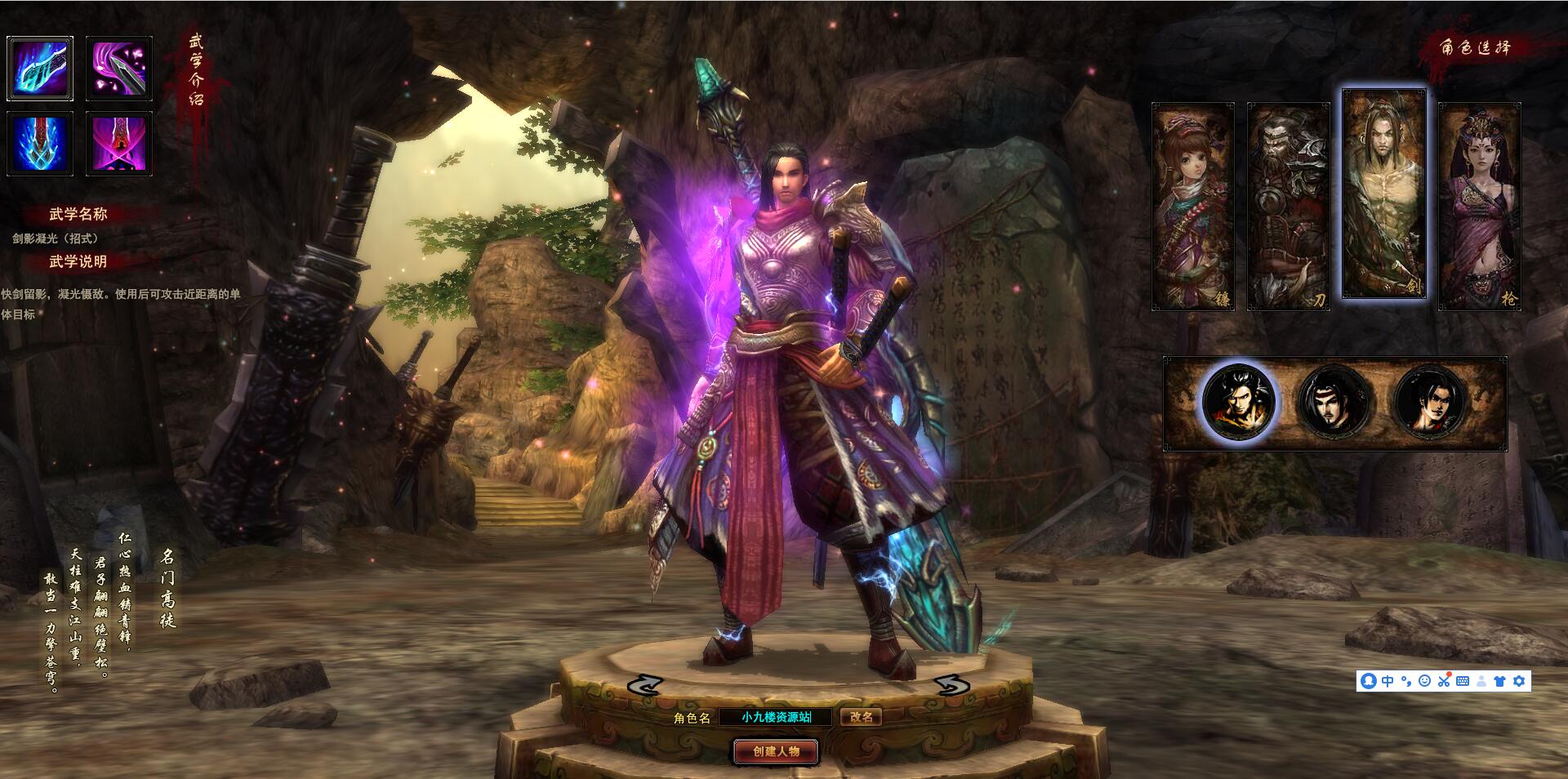Image resolution: width=1568 pixels, height=779 pixels.
Task: Click the 创建人物 create character button
Action: pos(776,751)
